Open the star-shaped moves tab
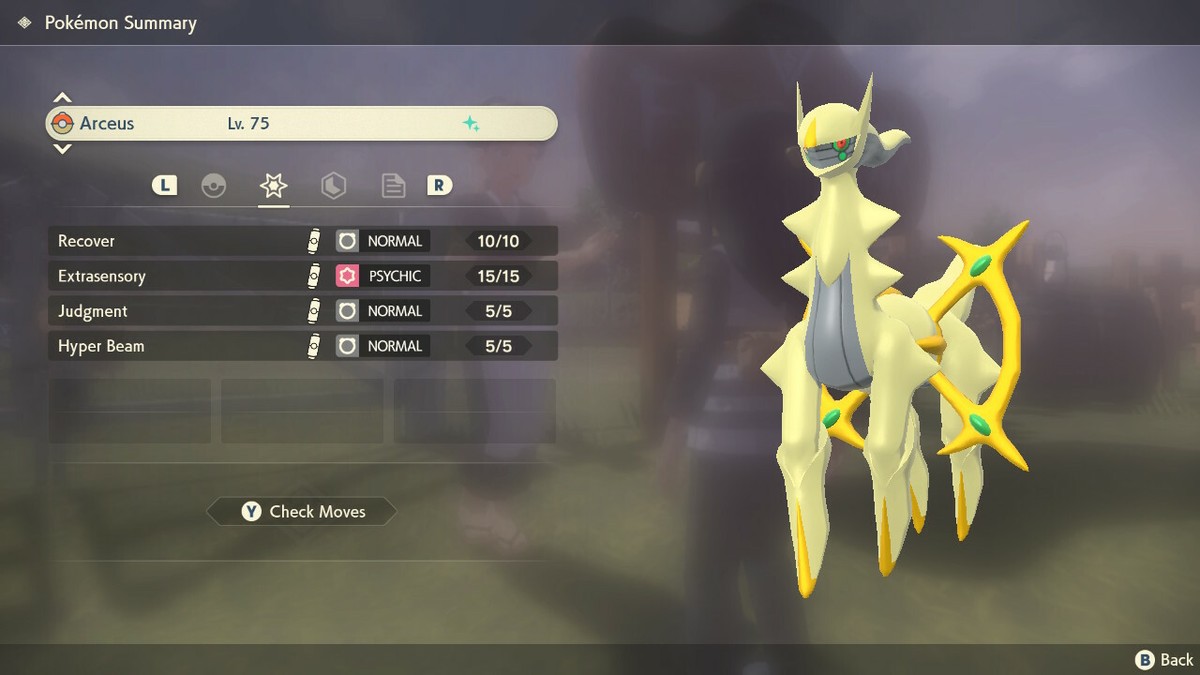The width and height of the screenshot is (1200, 675). (273, 186)
